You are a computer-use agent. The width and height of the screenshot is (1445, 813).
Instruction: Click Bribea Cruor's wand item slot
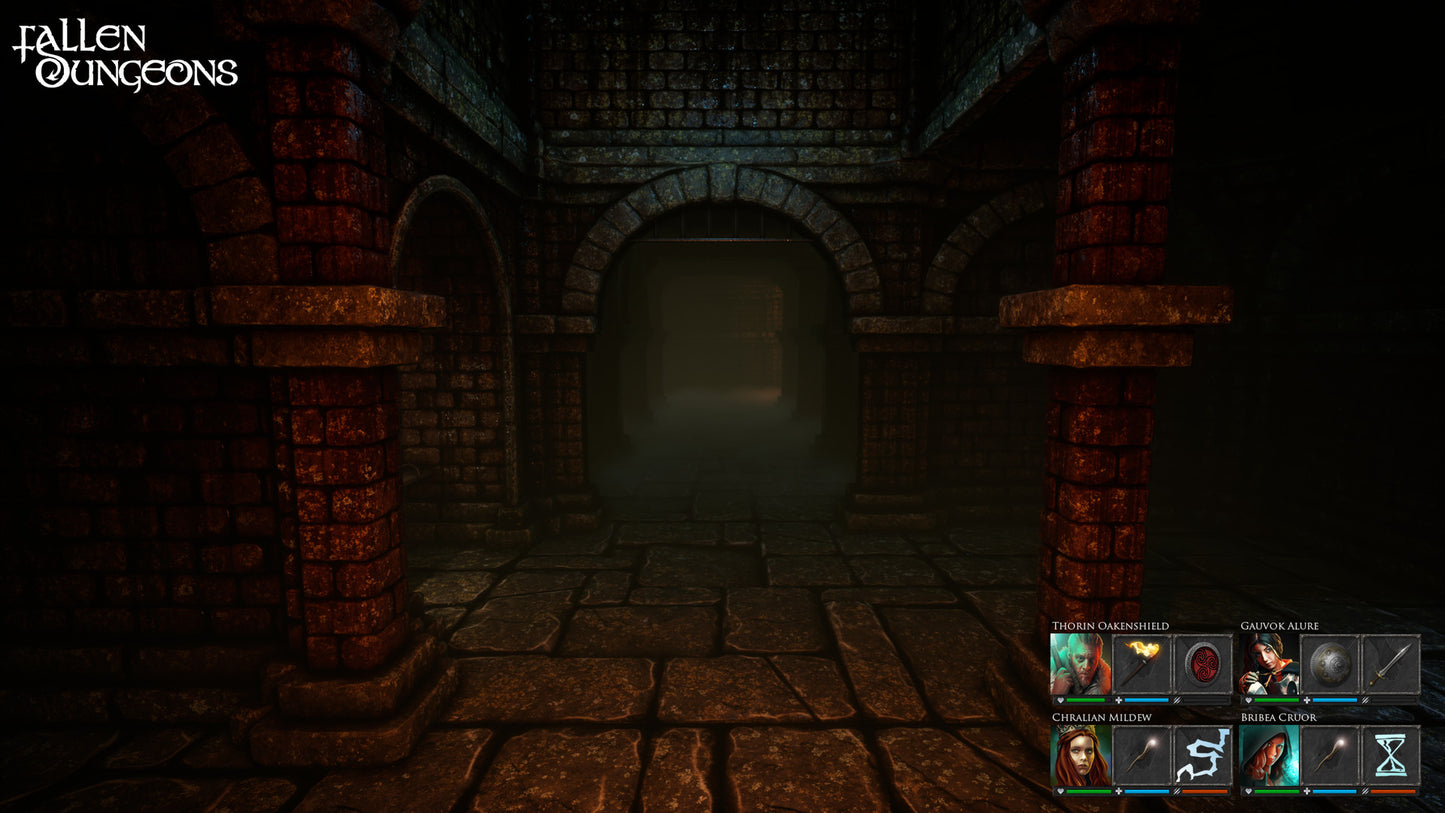point(1329,753)
